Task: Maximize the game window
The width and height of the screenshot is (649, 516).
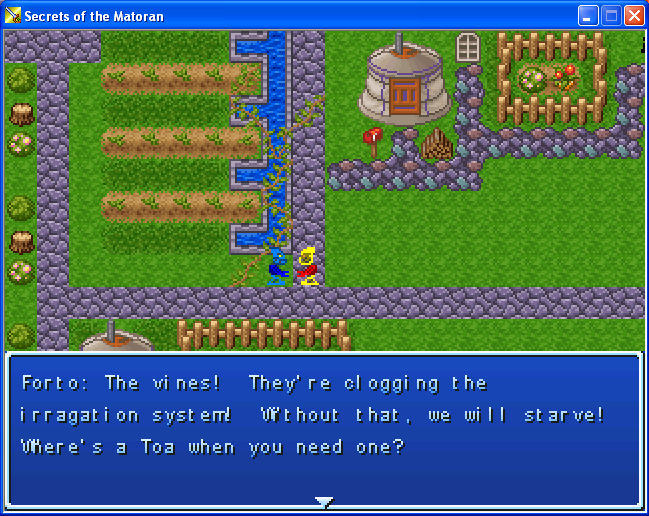Action: tap(611, 16)
